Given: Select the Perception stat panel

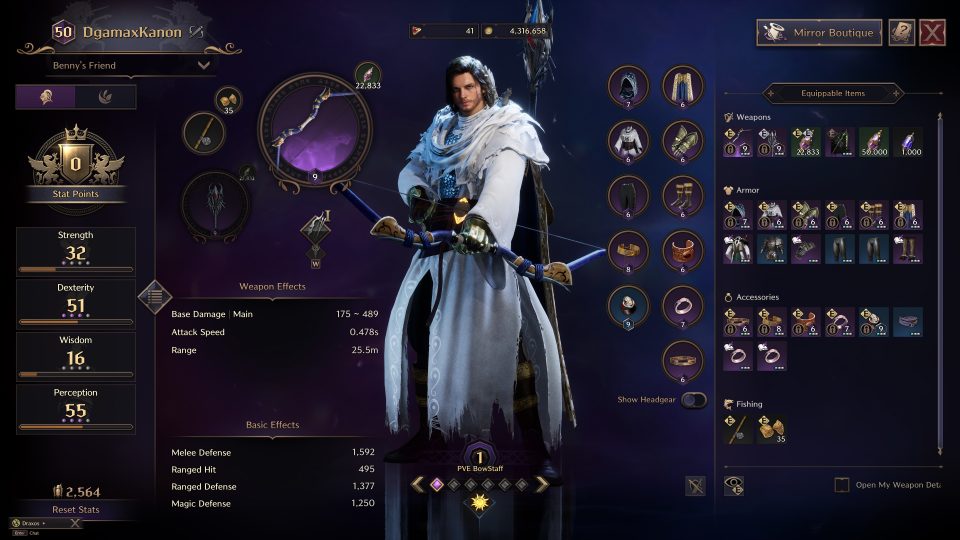Looking at the screenshot, I should pyautogui.click(x=76, y=408).
